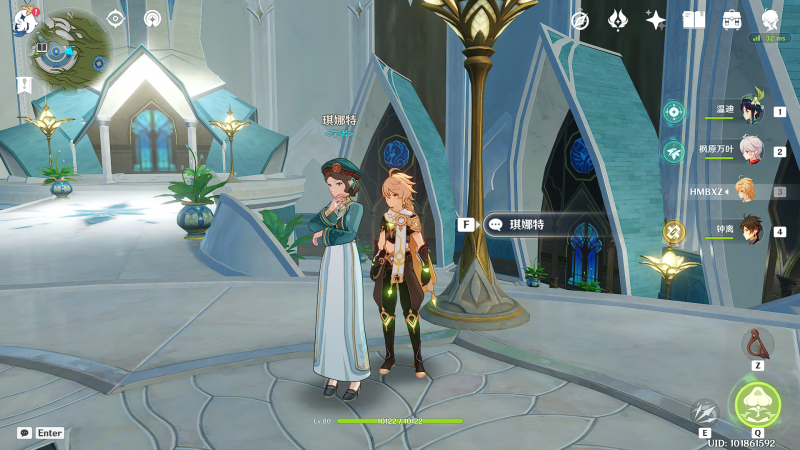Open the circular minimap

click(70, 48)
